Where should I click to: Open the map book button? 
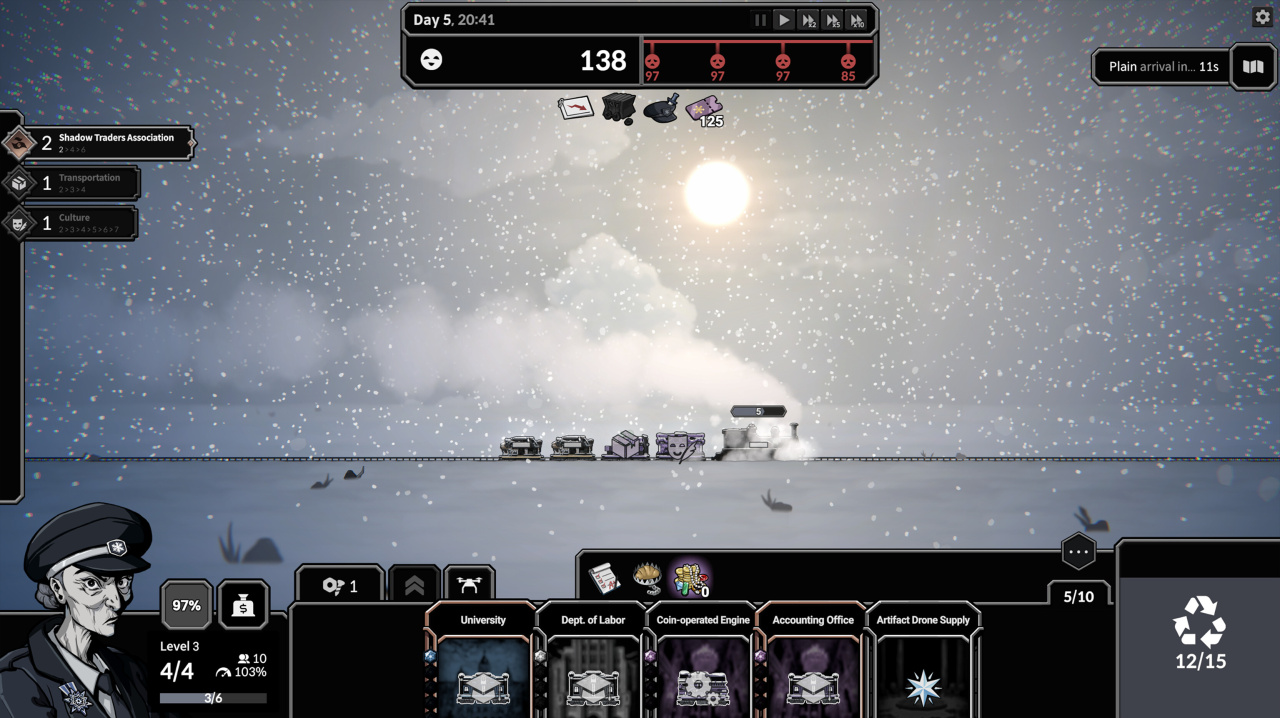1253,67
